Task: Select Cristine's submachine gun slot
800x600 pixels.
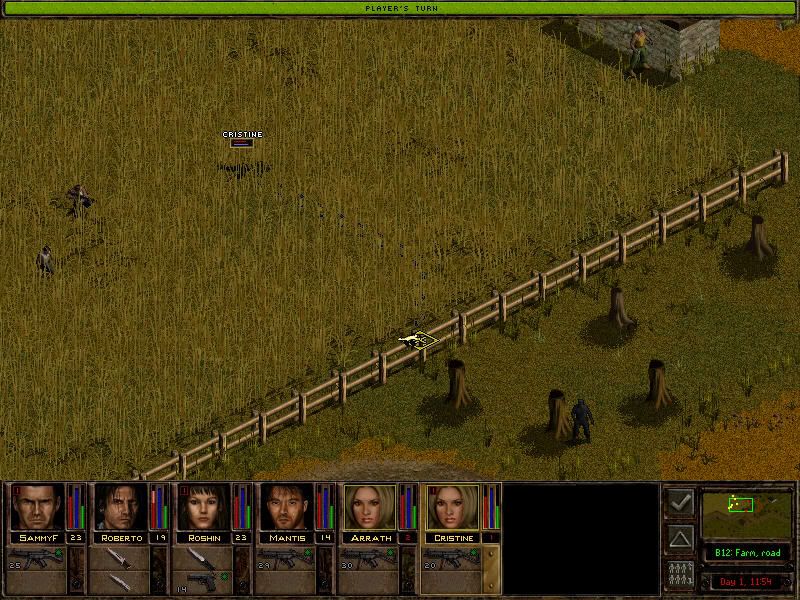Action: 453,556
